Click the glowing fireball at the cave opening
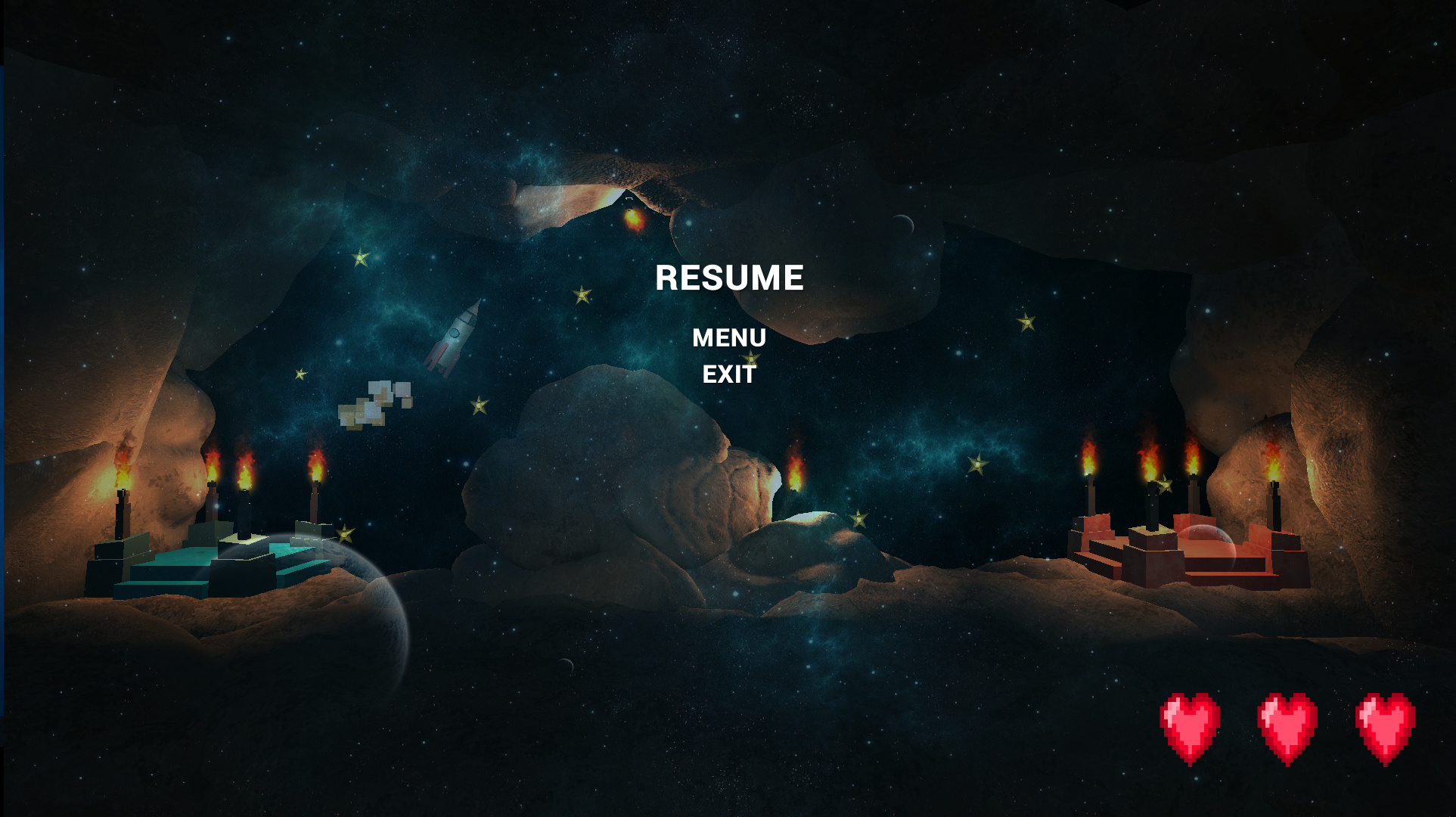Viewport: 1456px width, 817px height. pos(635,219)
